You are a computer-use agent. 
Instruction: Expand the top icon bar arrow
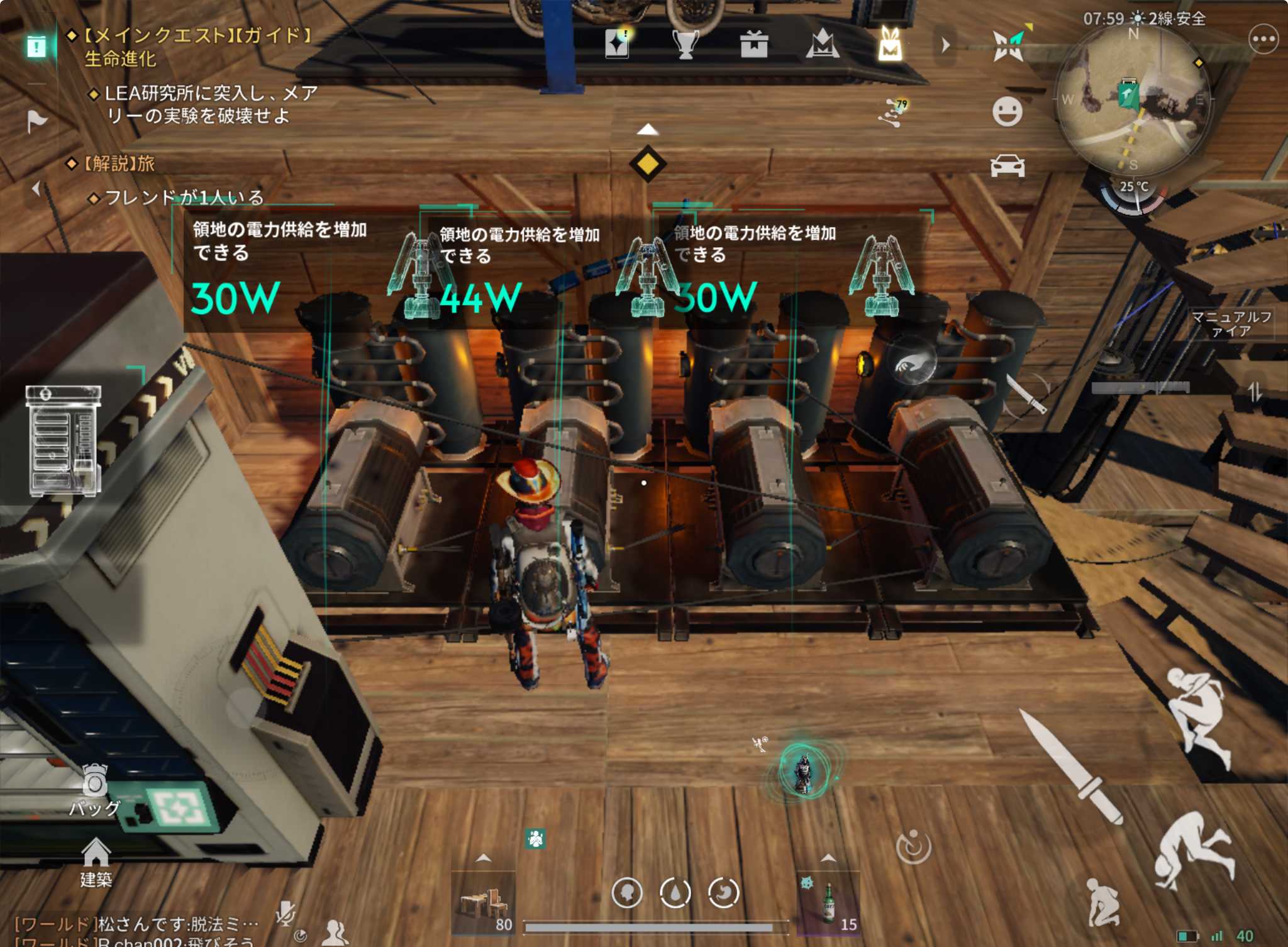946,45
